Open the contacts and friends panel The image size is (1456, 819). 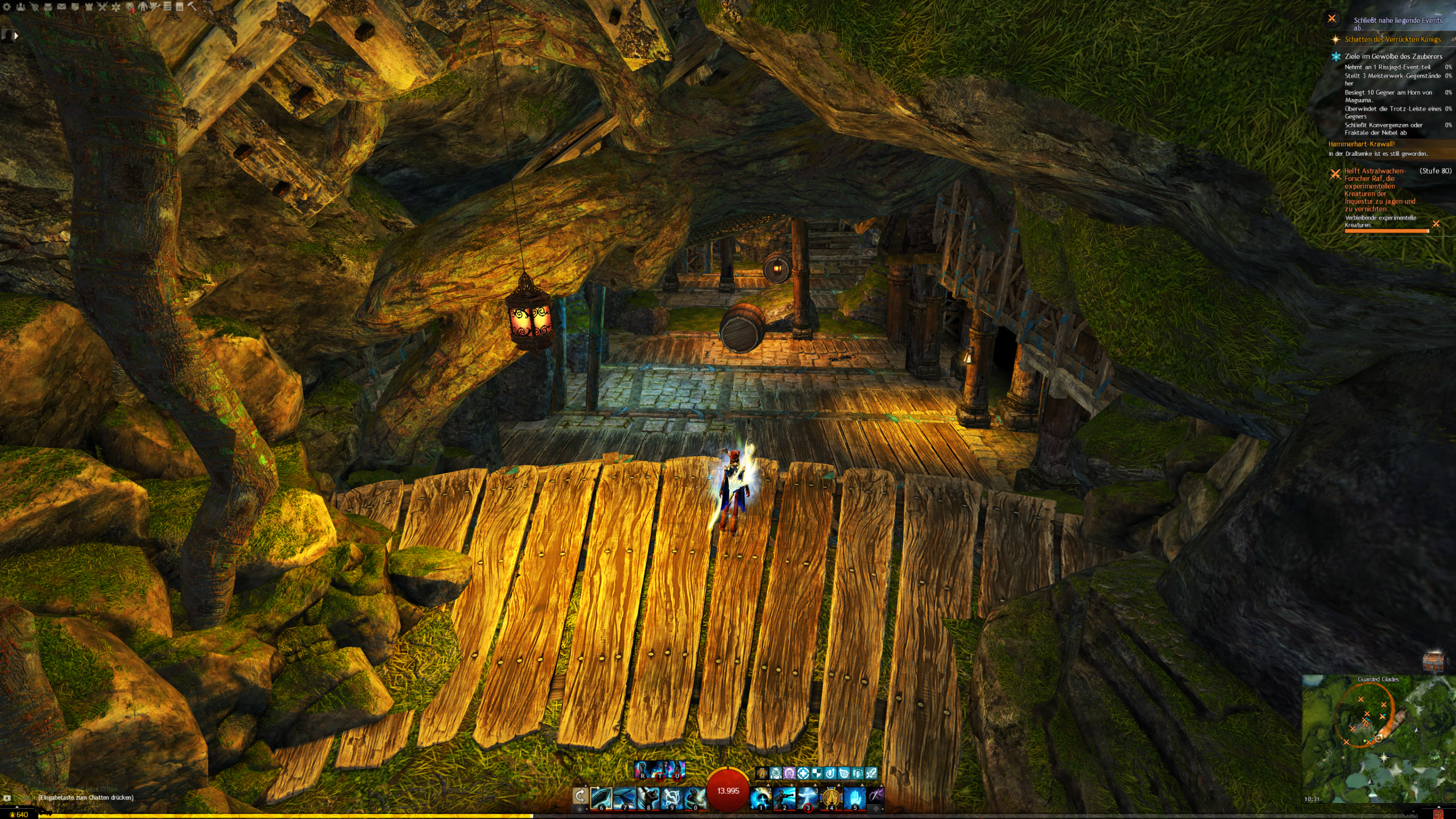point(20,7)
